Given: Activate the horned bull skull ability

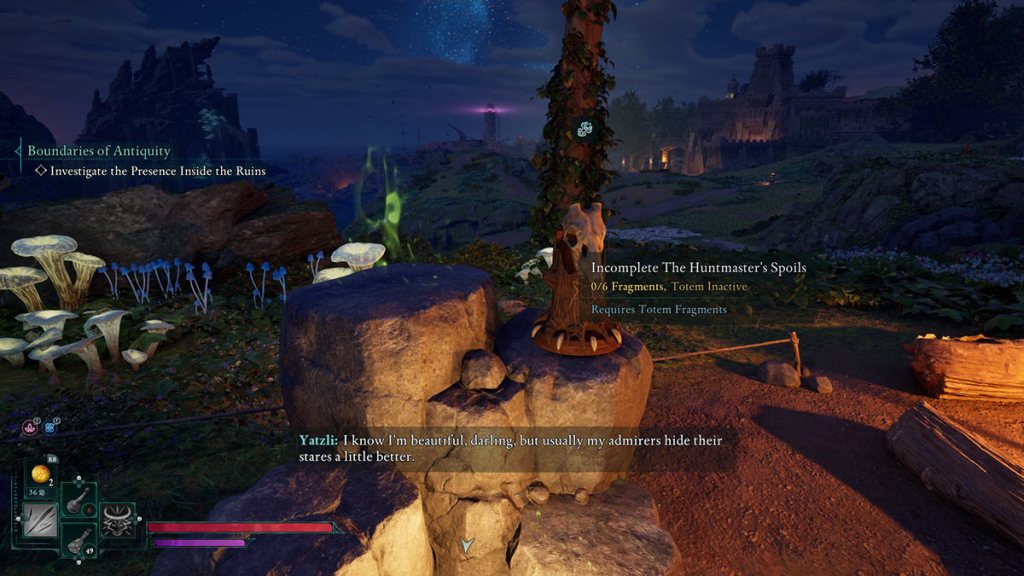Looking at the screenshot, I should [118, 520].
